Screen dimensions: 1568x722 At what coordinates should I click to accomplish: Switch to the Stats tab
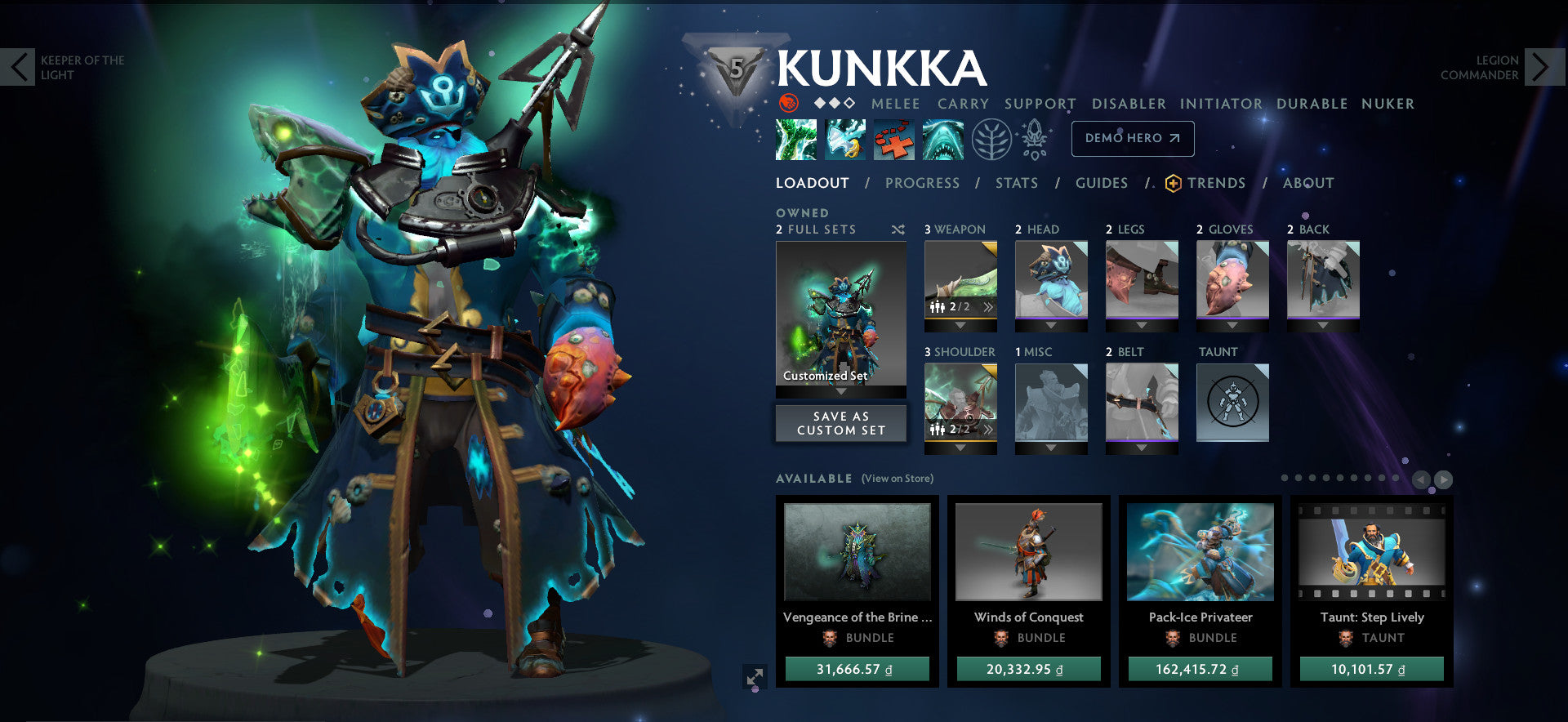point(1016,183)
